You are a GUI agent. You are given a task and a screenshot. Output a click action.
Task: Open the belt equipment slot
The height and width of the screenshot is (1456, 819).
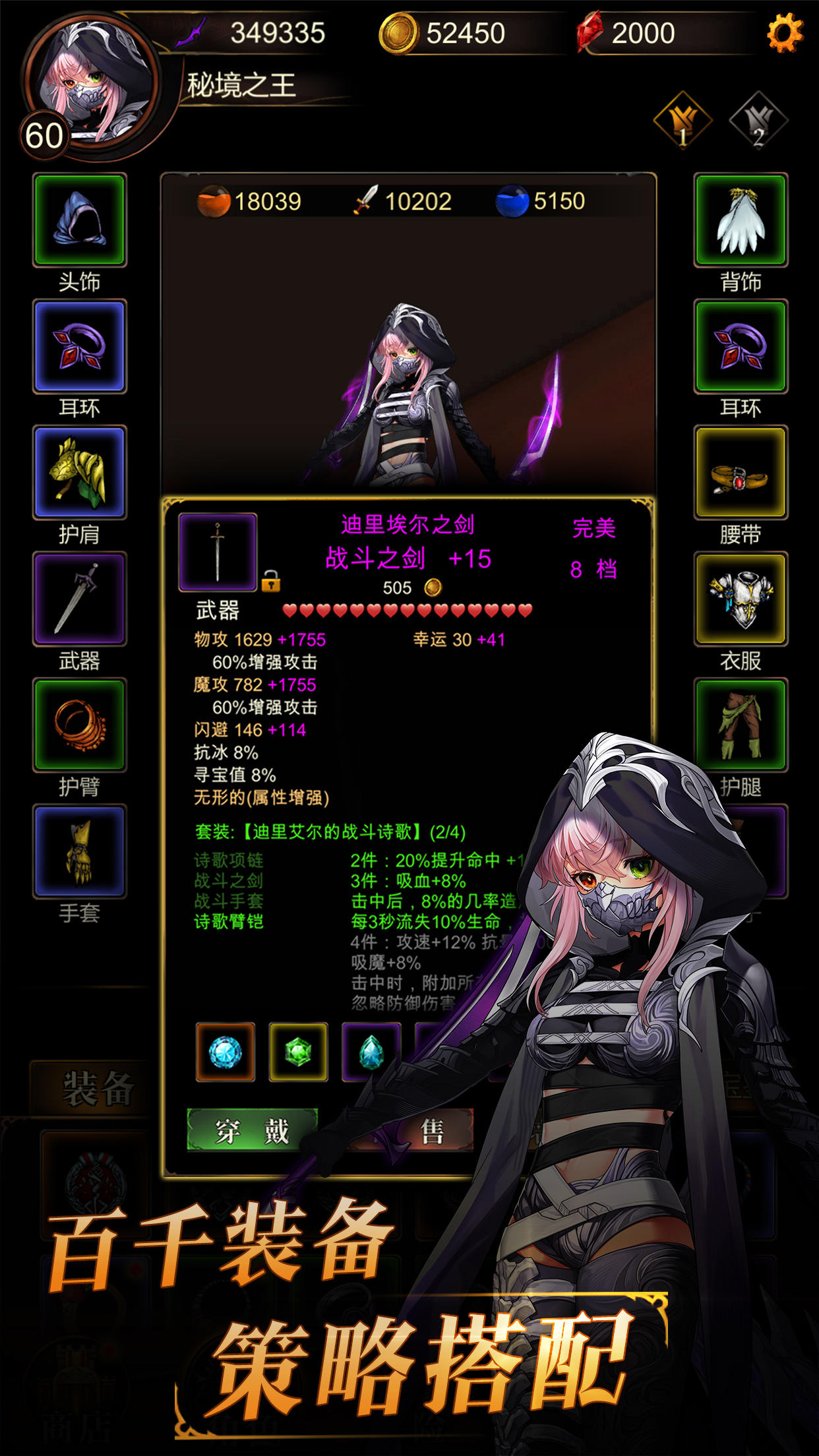coord(741,472)
